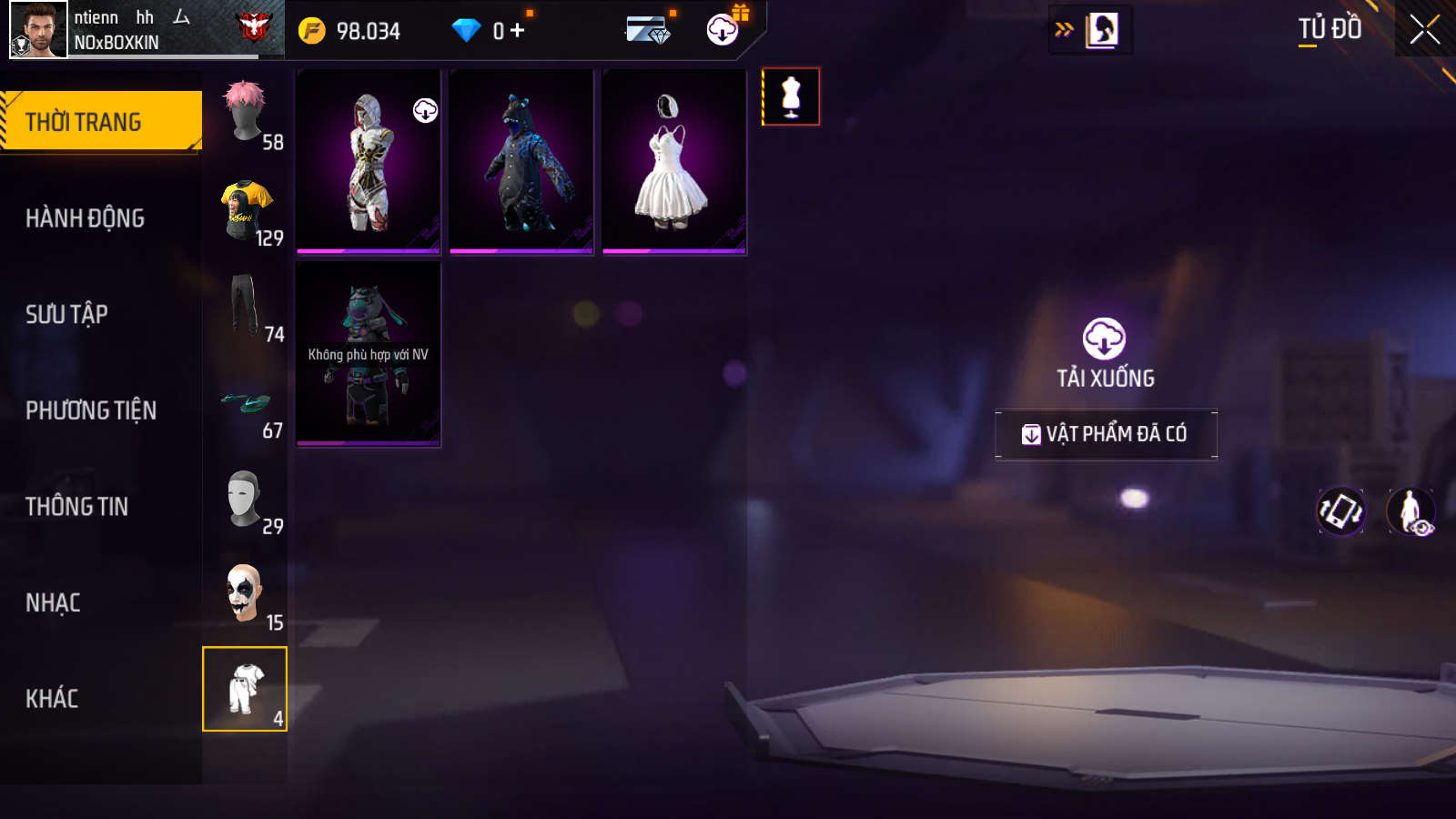Choose the clown face paint category
This screenshot has width=1456, height=819.
(x=246, y=595)
